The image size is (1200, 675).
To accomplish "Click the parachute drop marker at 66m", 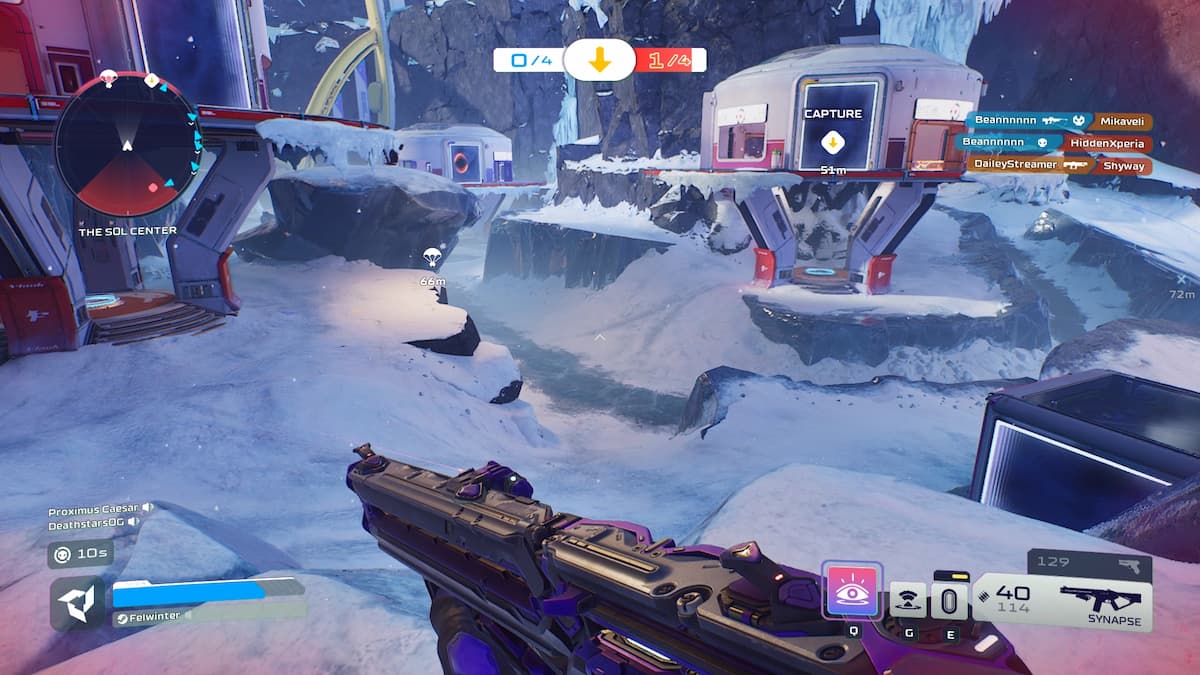I will tap(432, 259).
